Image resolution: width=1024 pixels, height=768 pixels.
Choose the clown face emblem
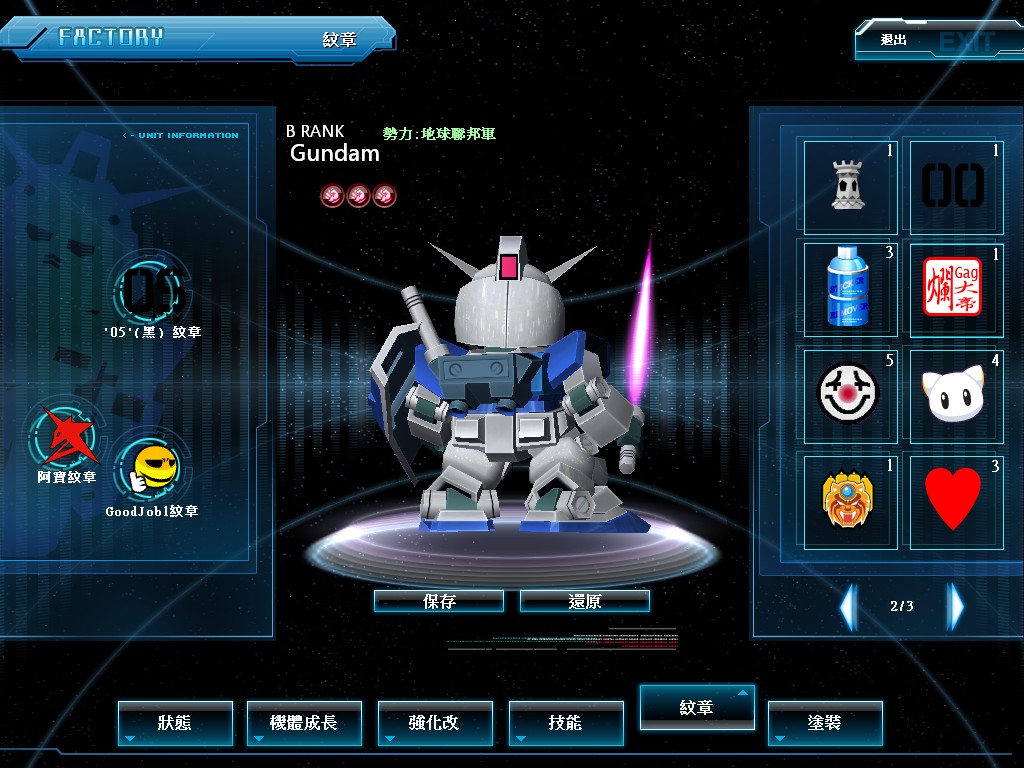pyautogui.click(x=848, y=394)
